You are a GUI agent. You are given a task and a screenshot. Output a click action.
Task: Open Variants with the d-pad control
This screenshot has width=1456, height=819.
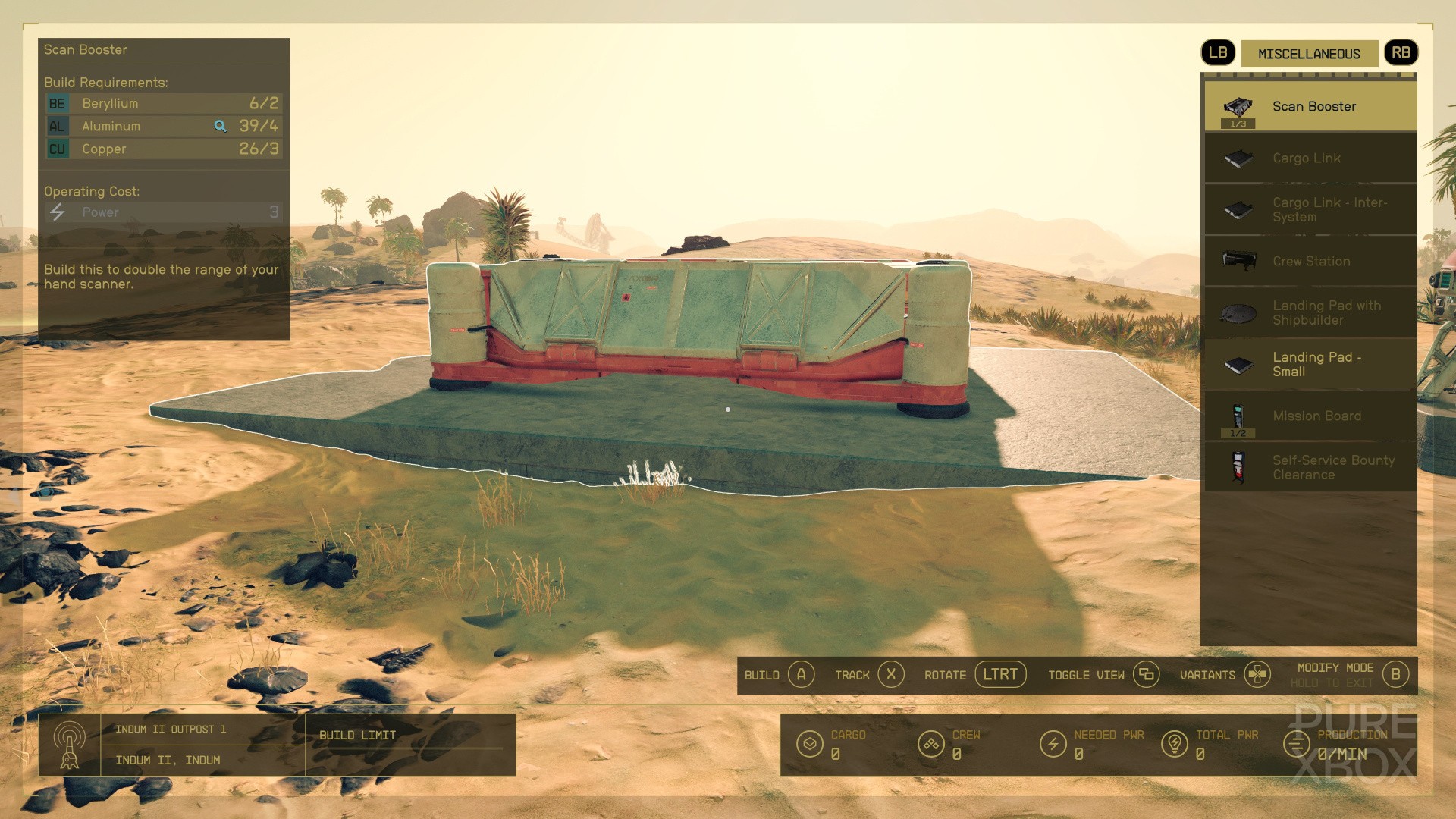1258,674
